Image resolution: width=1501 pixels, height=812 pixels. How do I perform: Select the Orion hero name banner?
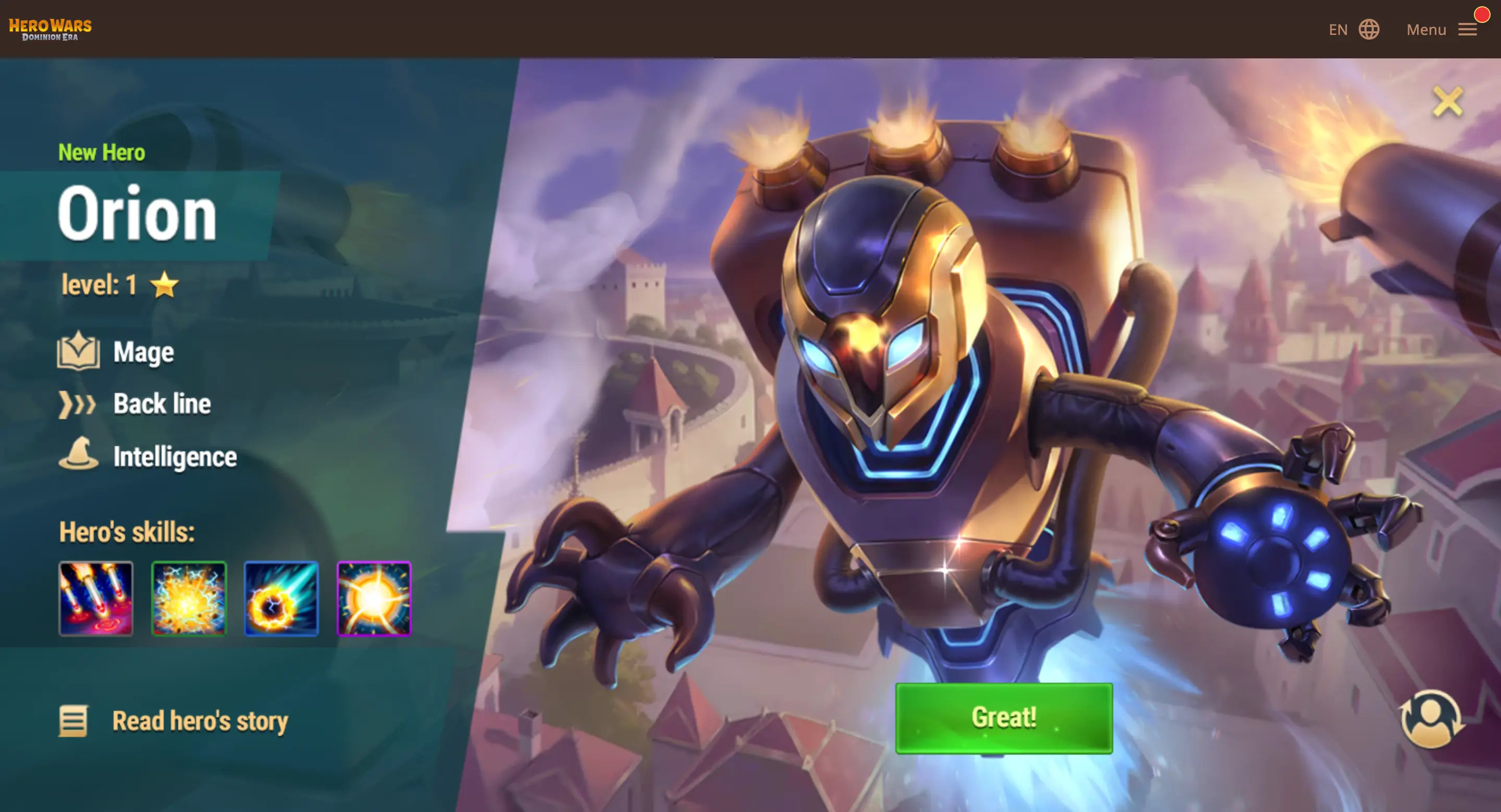(139, 213)
